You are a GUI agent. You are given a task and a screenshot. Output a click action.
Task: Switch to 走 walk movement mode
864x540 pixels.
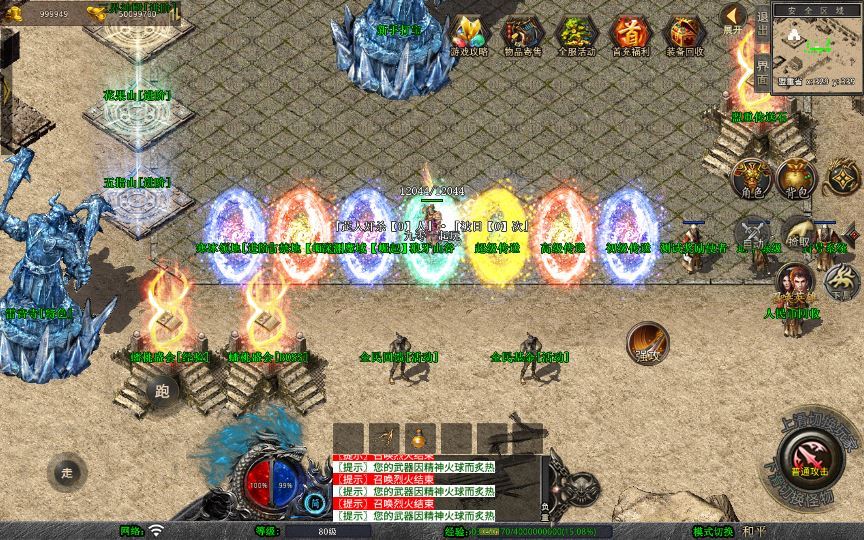(67, 470)
